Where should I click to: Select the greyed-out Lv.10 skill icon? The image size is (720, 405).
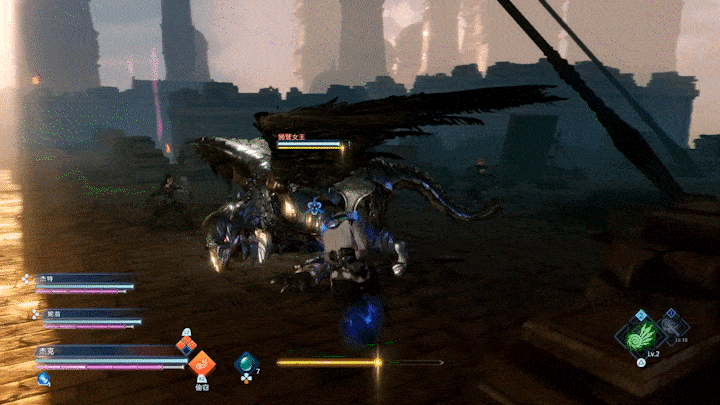click(672, 325)
